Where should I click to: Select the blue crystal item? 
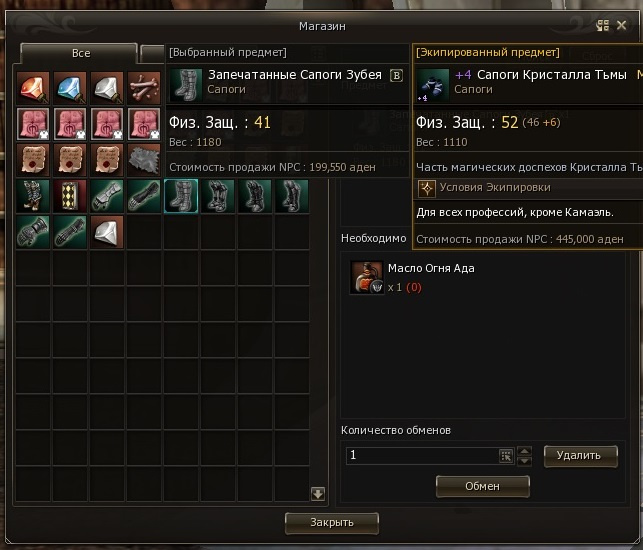pos(70,88)
